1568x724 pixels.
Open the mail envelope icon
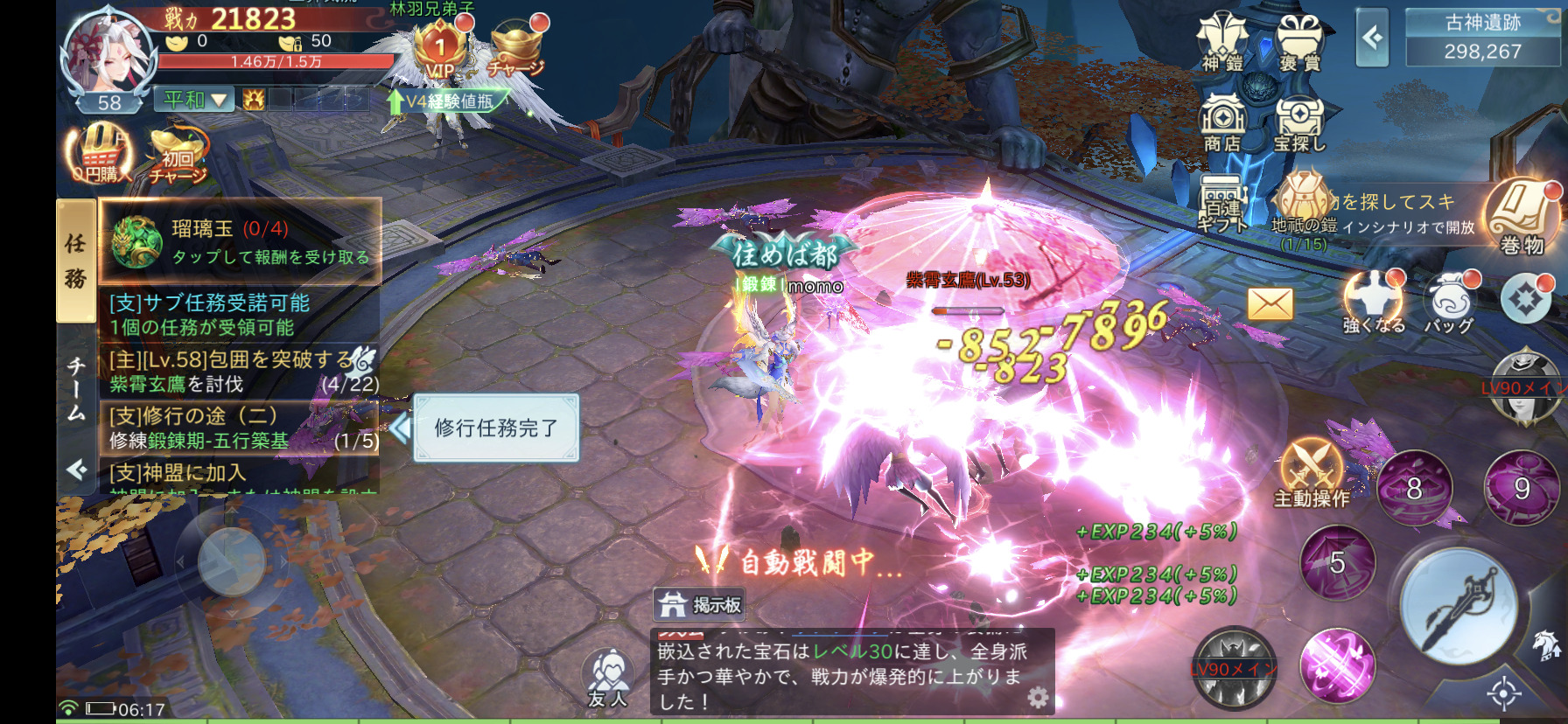point(1270,304)
